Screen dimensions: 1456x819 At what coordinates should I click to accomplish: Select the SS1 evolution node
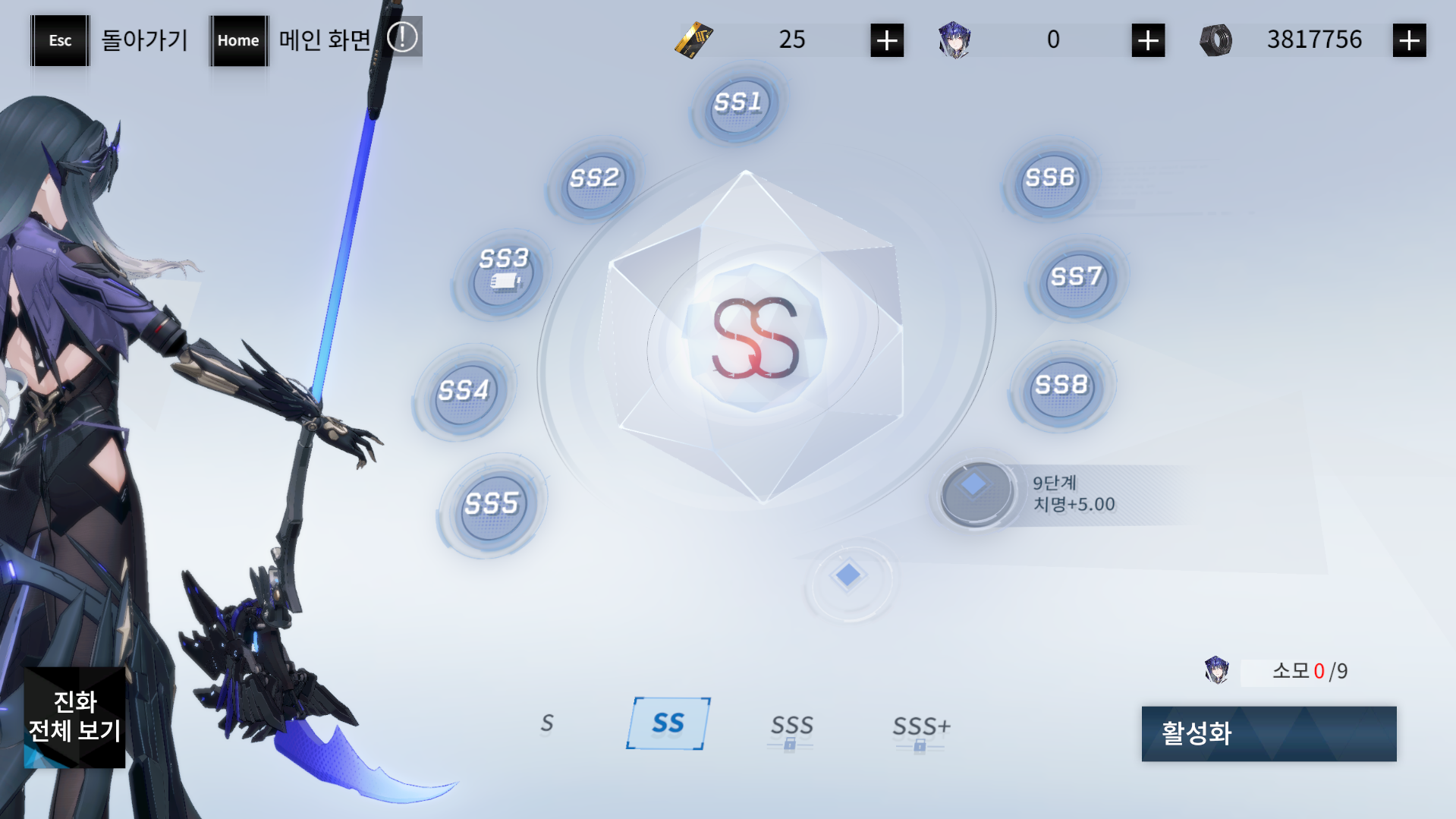click(738, 105)
